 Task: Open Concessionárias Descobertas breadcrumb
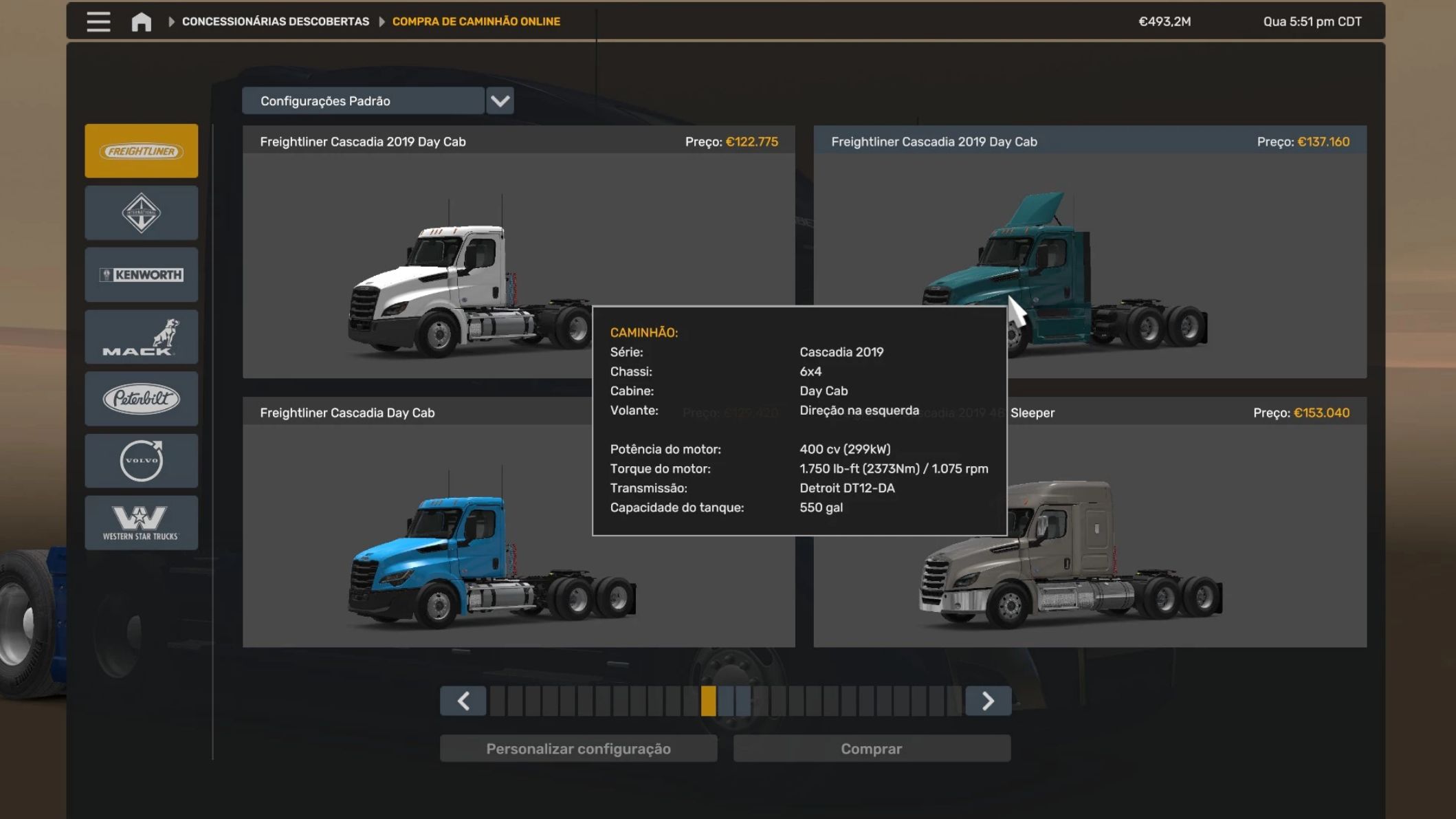[275, 22]
